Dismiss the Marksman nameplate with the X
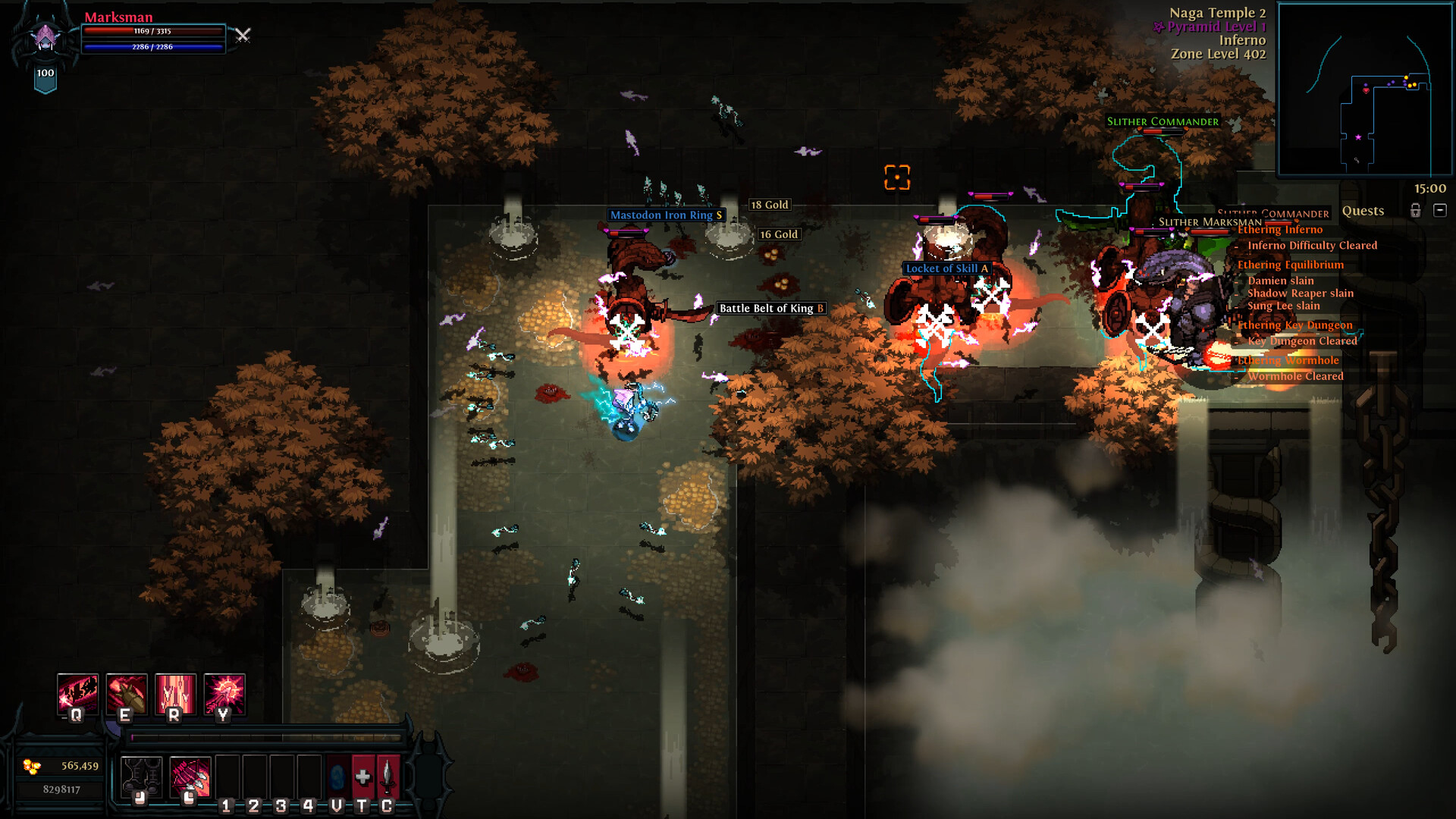Viewport: 1456px width, 819px height. tap(243, 36)
